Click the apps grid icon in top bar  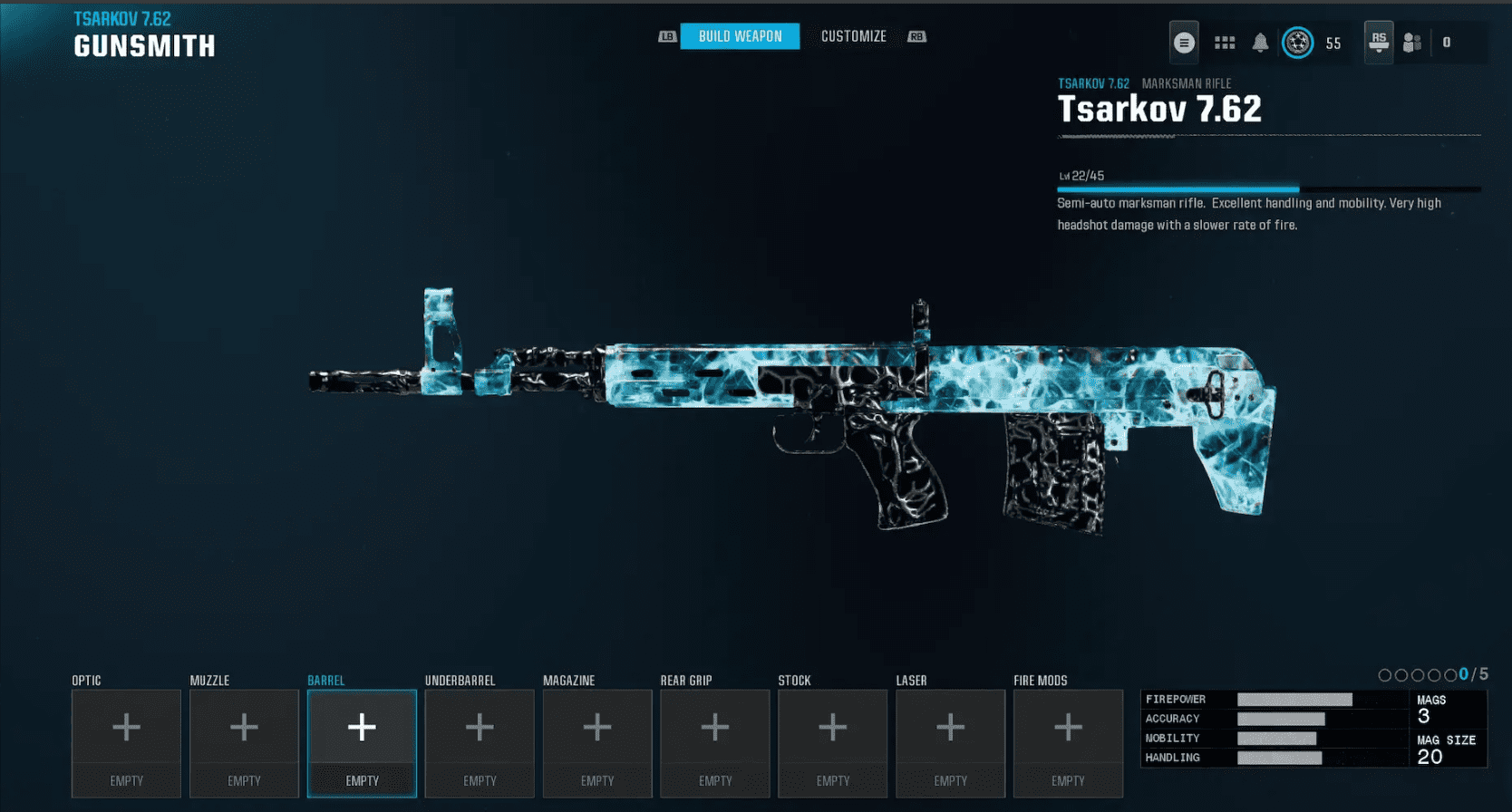[1225, 42]
